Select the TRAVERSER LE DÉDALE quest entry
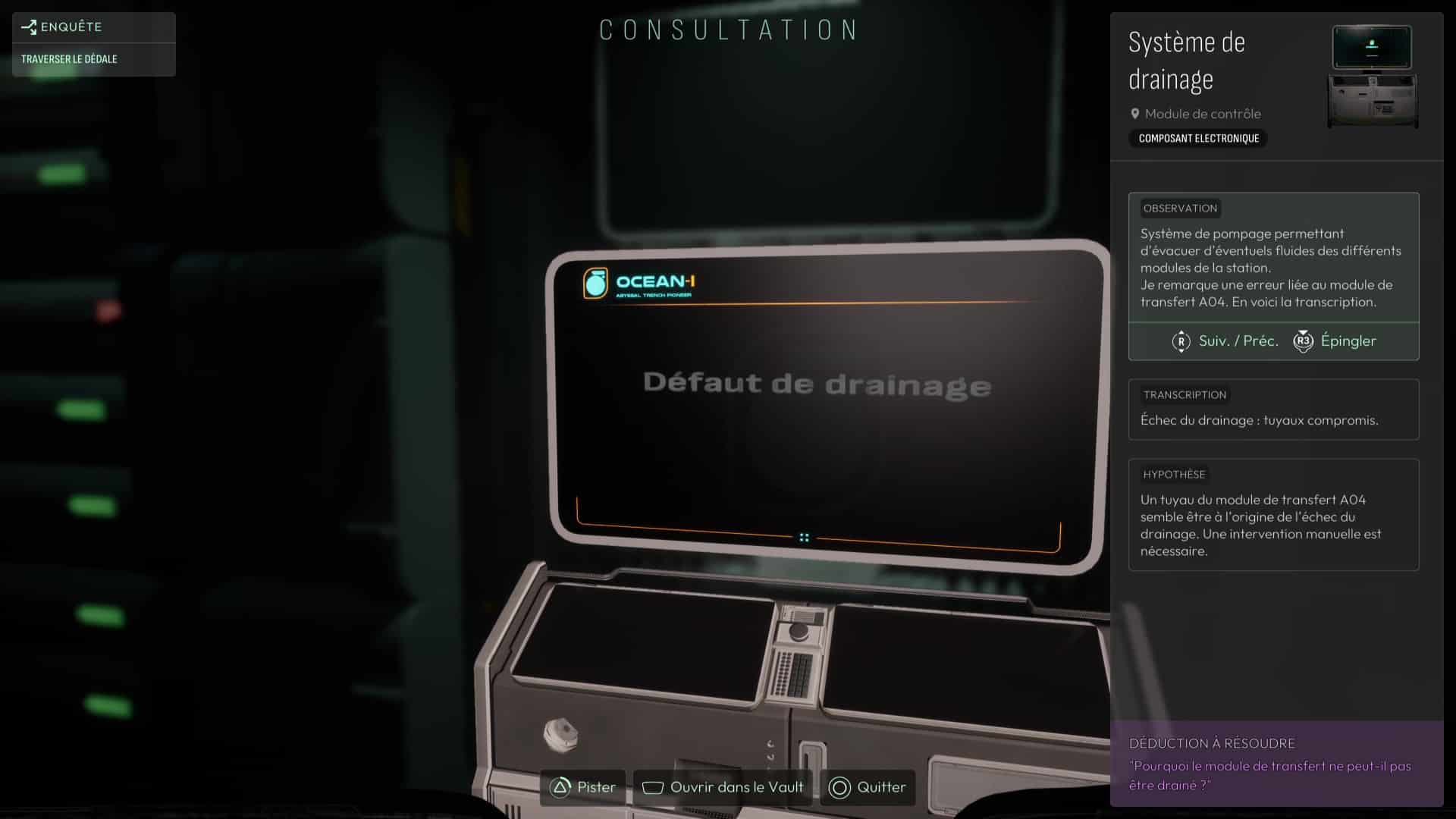1456x819 pixels. click(x=69, y=58)
